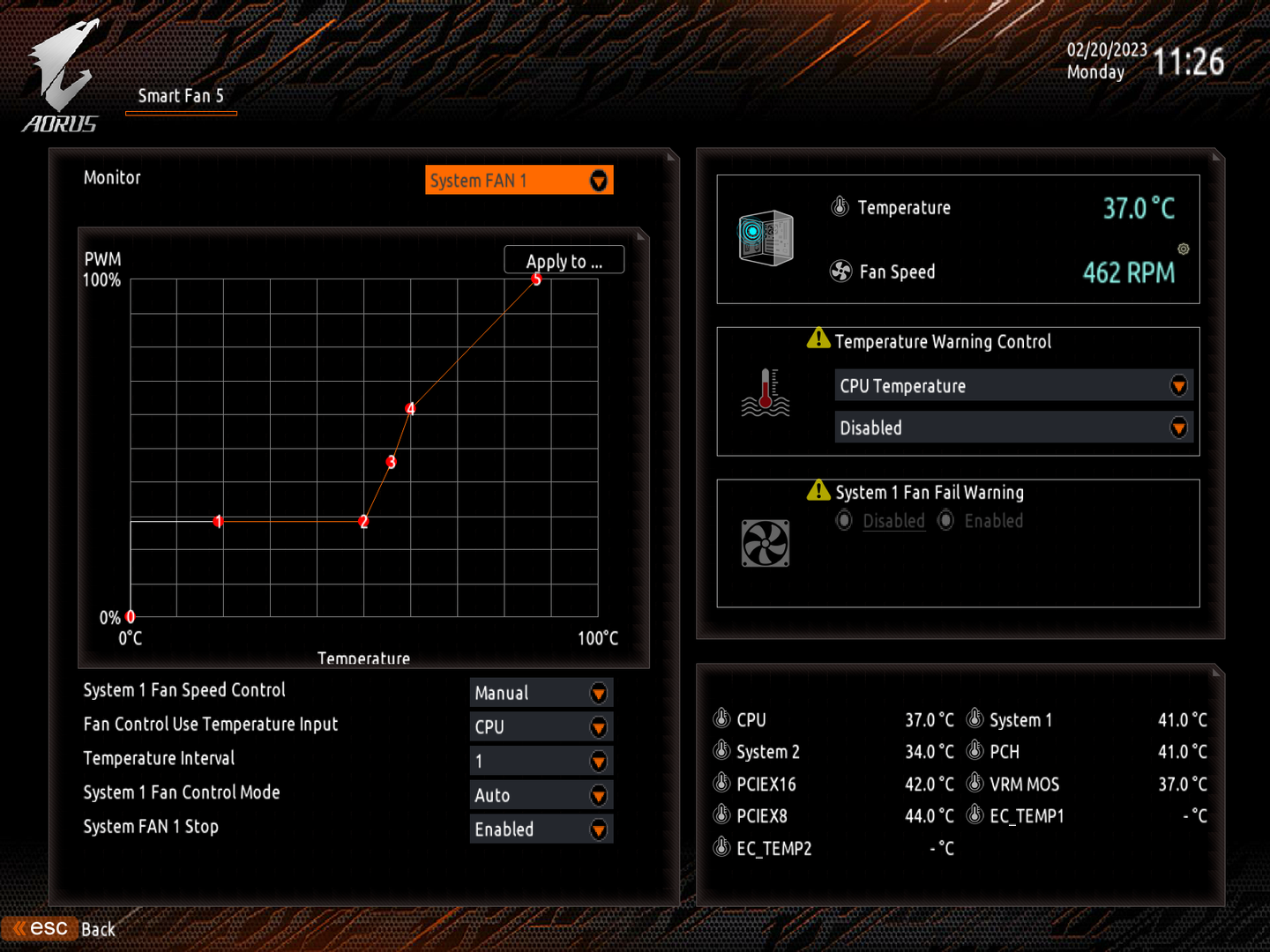Screen dimensions: 1270x952
Task: Open System 1 Fan Speed Control dropdown
Action: coord(541,693)
